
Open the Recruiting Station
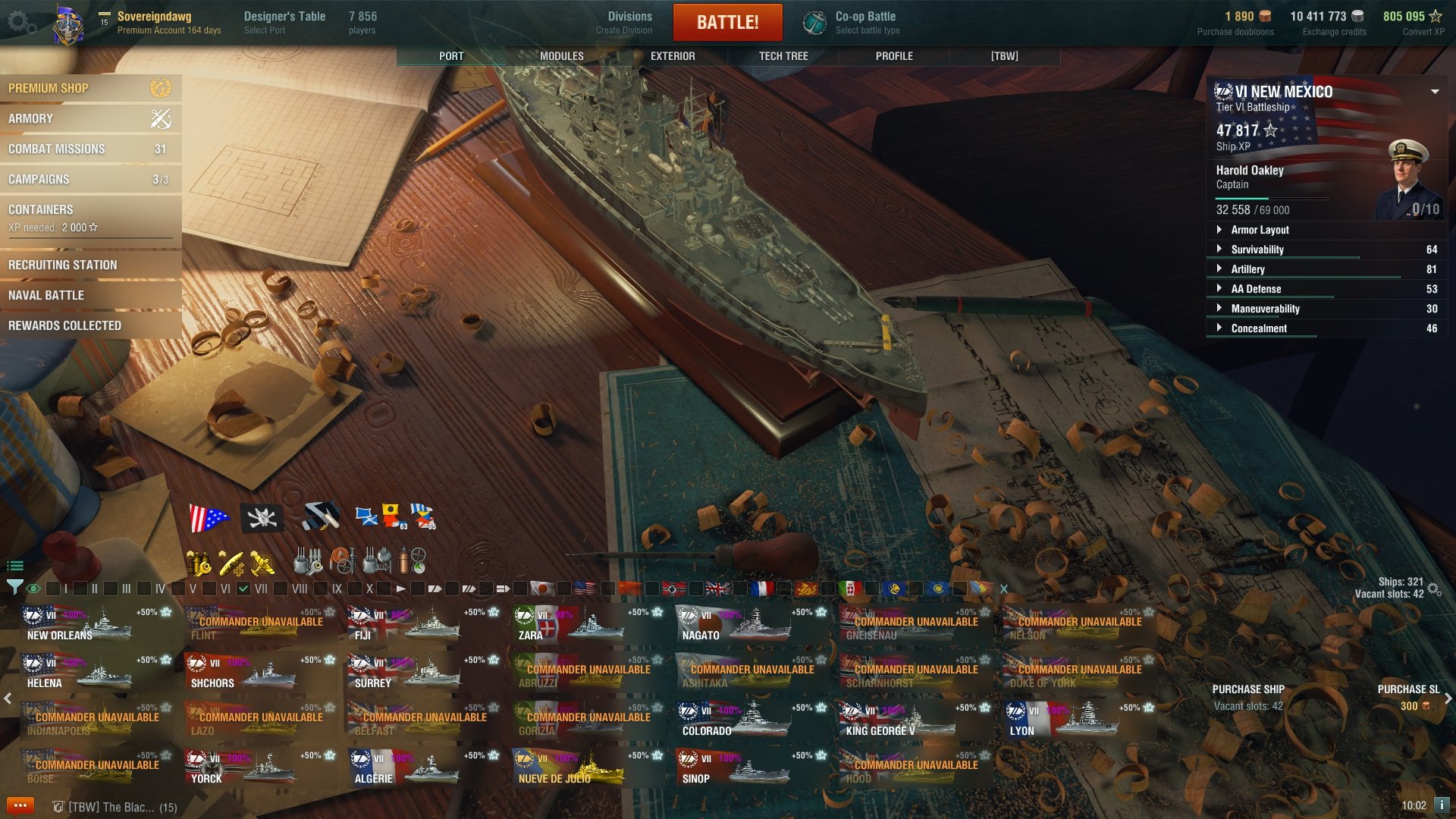(90, 265)
